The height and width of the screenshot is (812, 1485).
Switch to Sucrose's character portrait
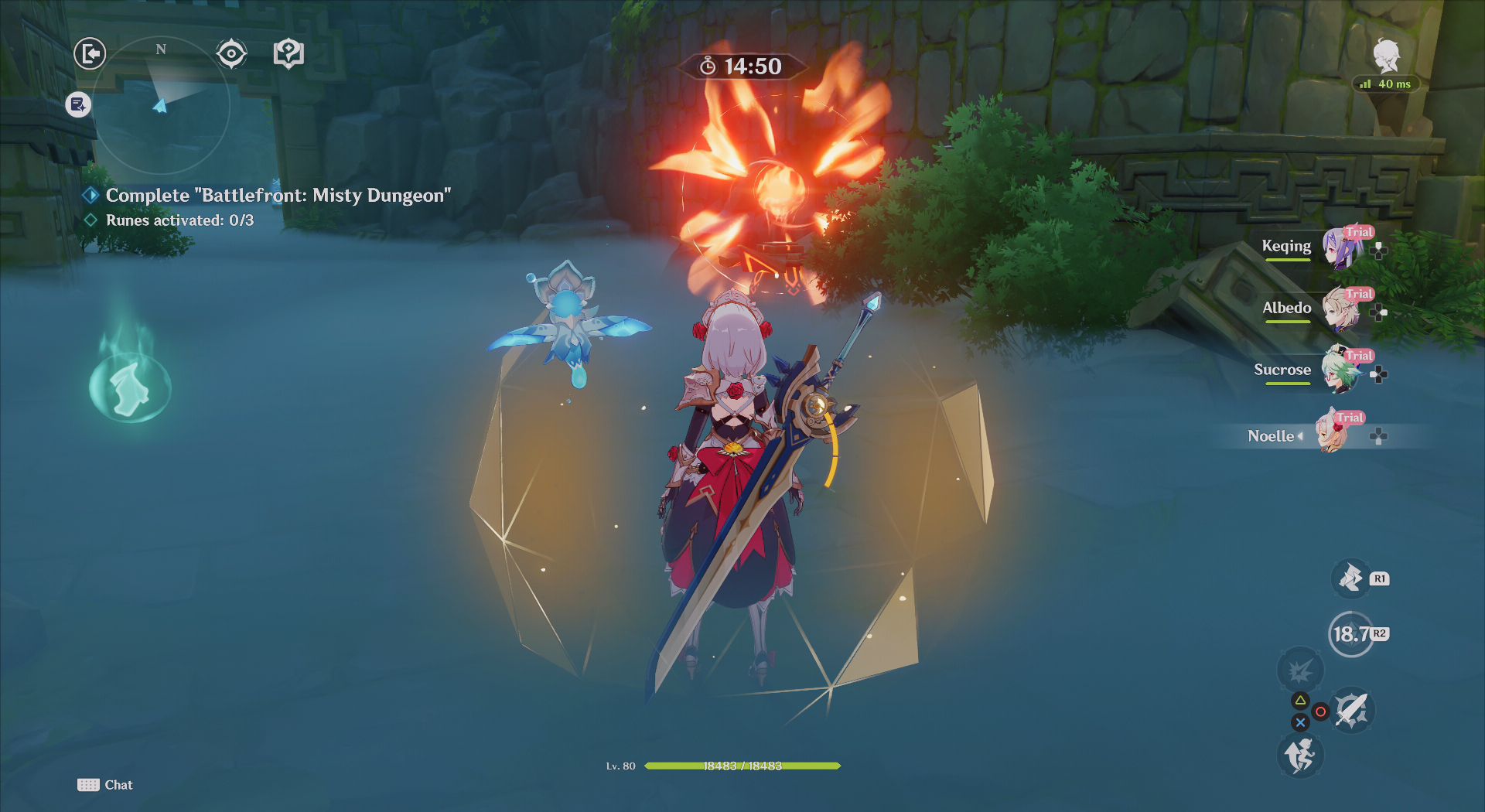(1340, 370)
